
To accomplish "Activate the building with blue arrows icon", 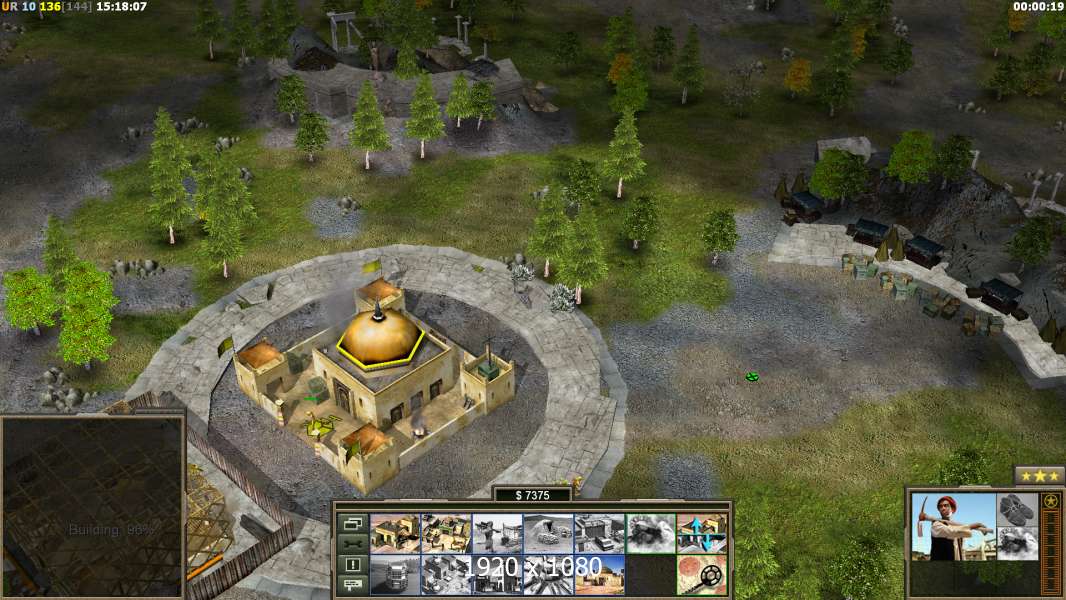I will (x=701, y=534).
